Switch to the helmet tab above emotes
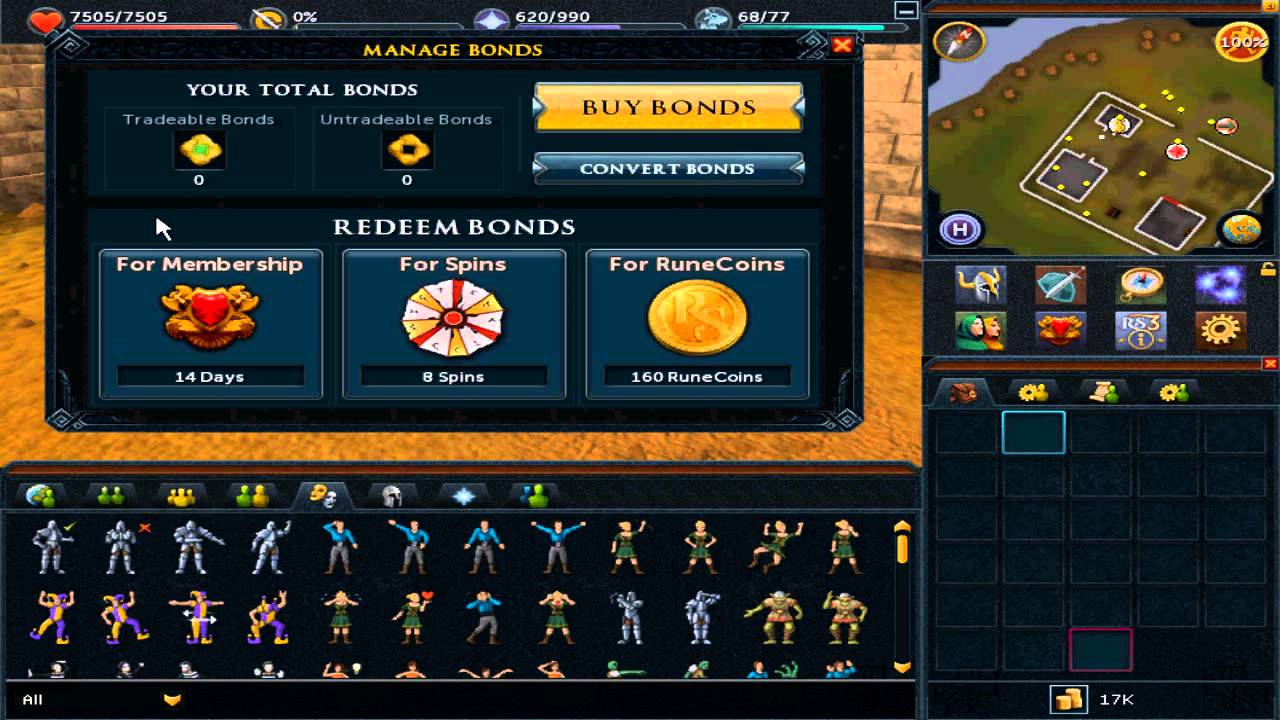Image resolution: width=1280 pixels, height=720 pixels. 392,495
